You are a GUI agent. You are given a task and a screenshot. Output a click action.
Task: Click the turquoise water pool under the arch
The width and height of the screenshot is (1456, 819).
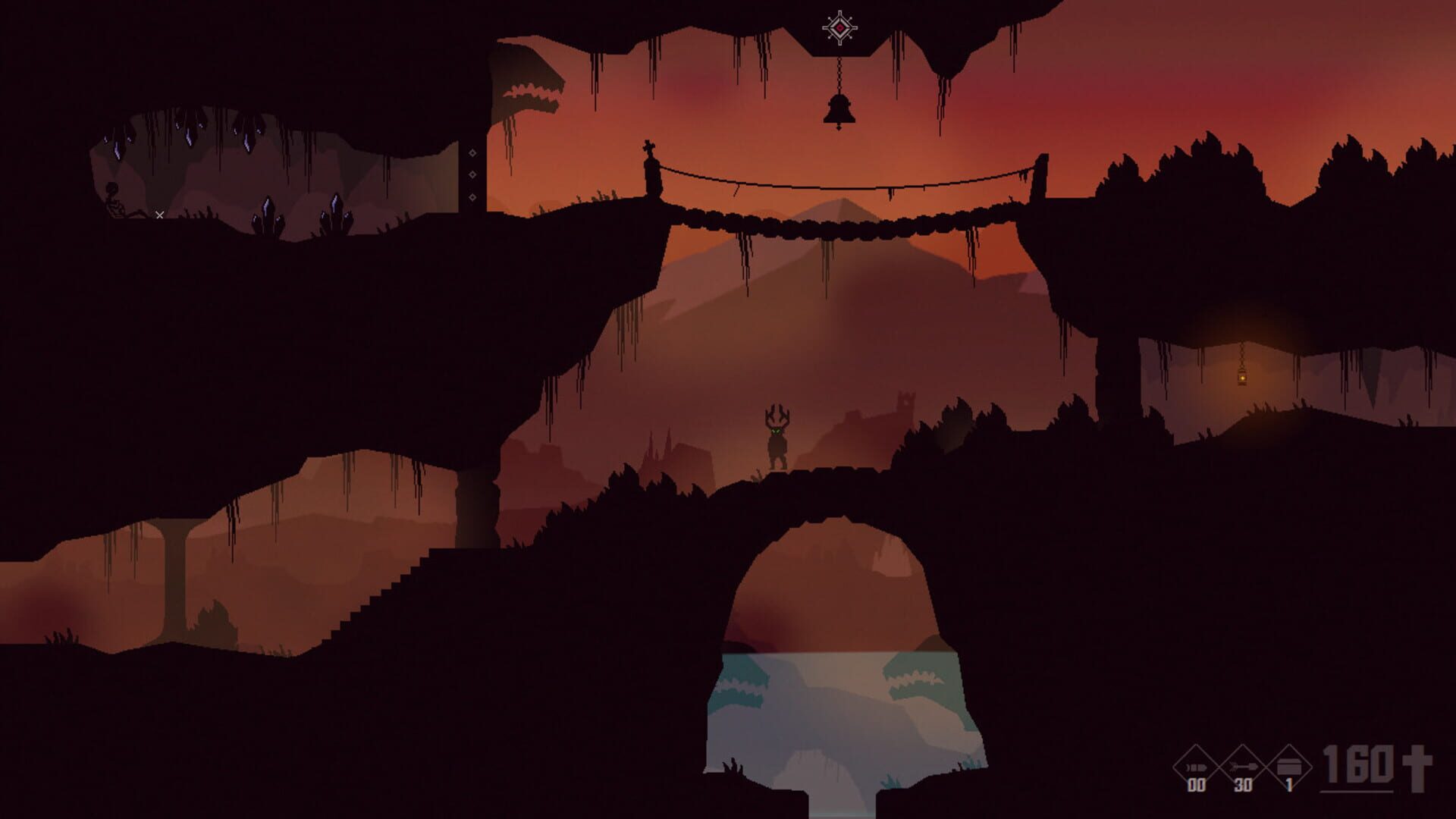point(834,690)
